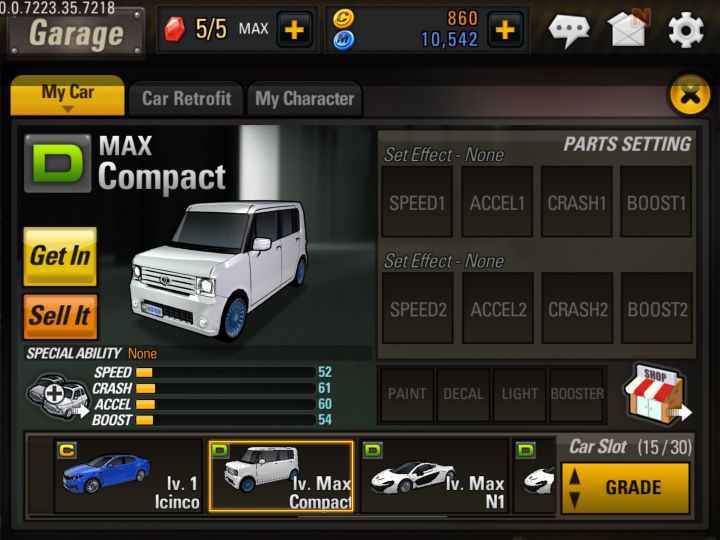
Task: Open the chat speech bubble
Action: coord(570,30)
